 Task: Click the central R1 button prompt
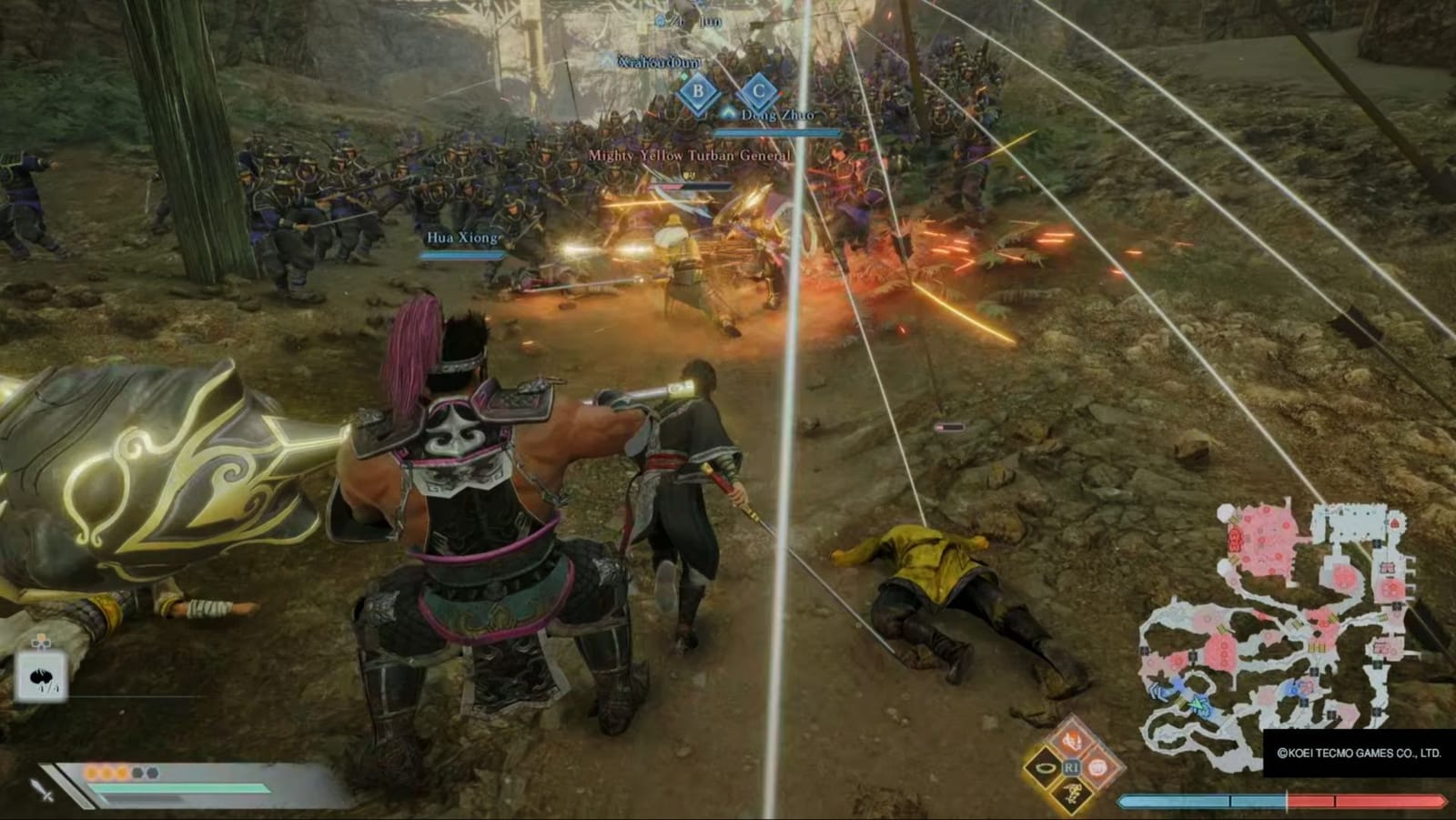(1072, 767)
